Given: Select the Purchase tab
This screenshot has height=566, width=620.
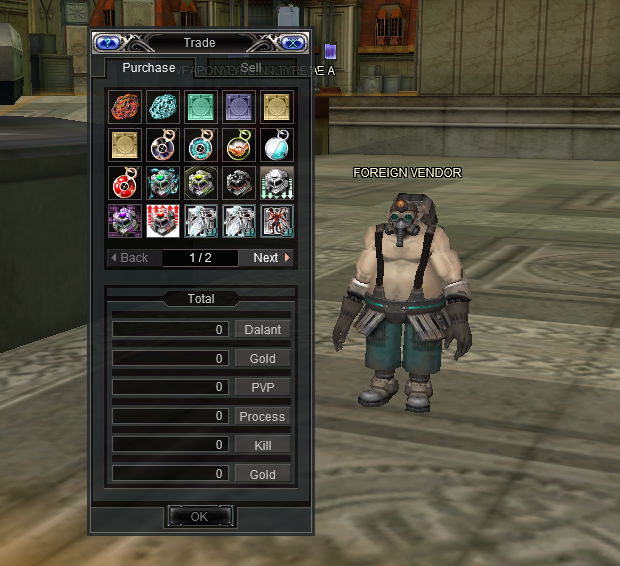Looking at the screenshot, I should coord(148,68).
